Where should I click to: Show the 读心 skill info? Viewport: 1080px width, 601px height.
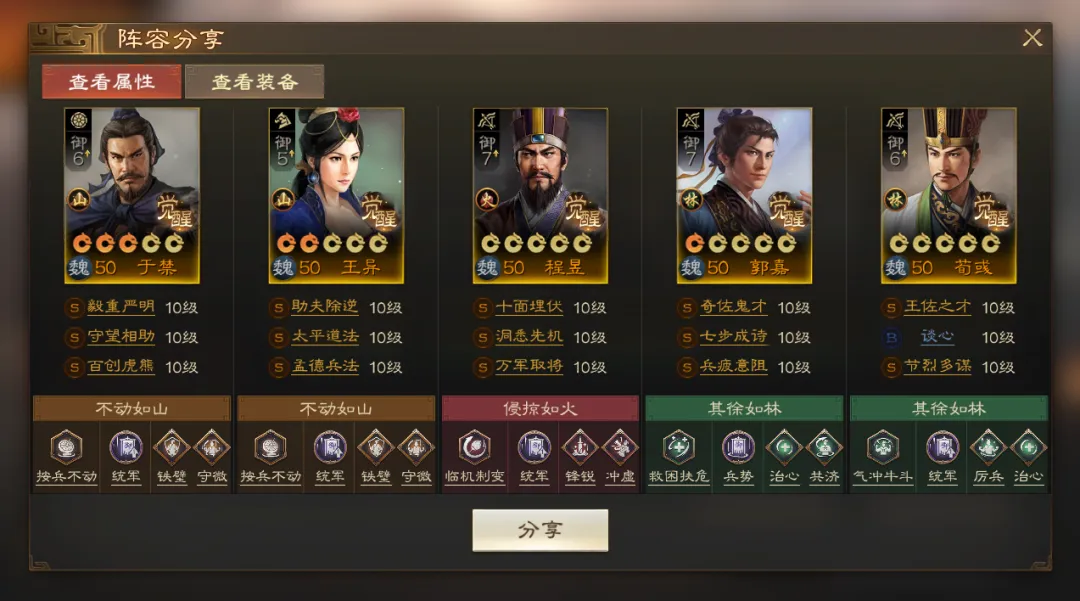click(x=937, y=338)
